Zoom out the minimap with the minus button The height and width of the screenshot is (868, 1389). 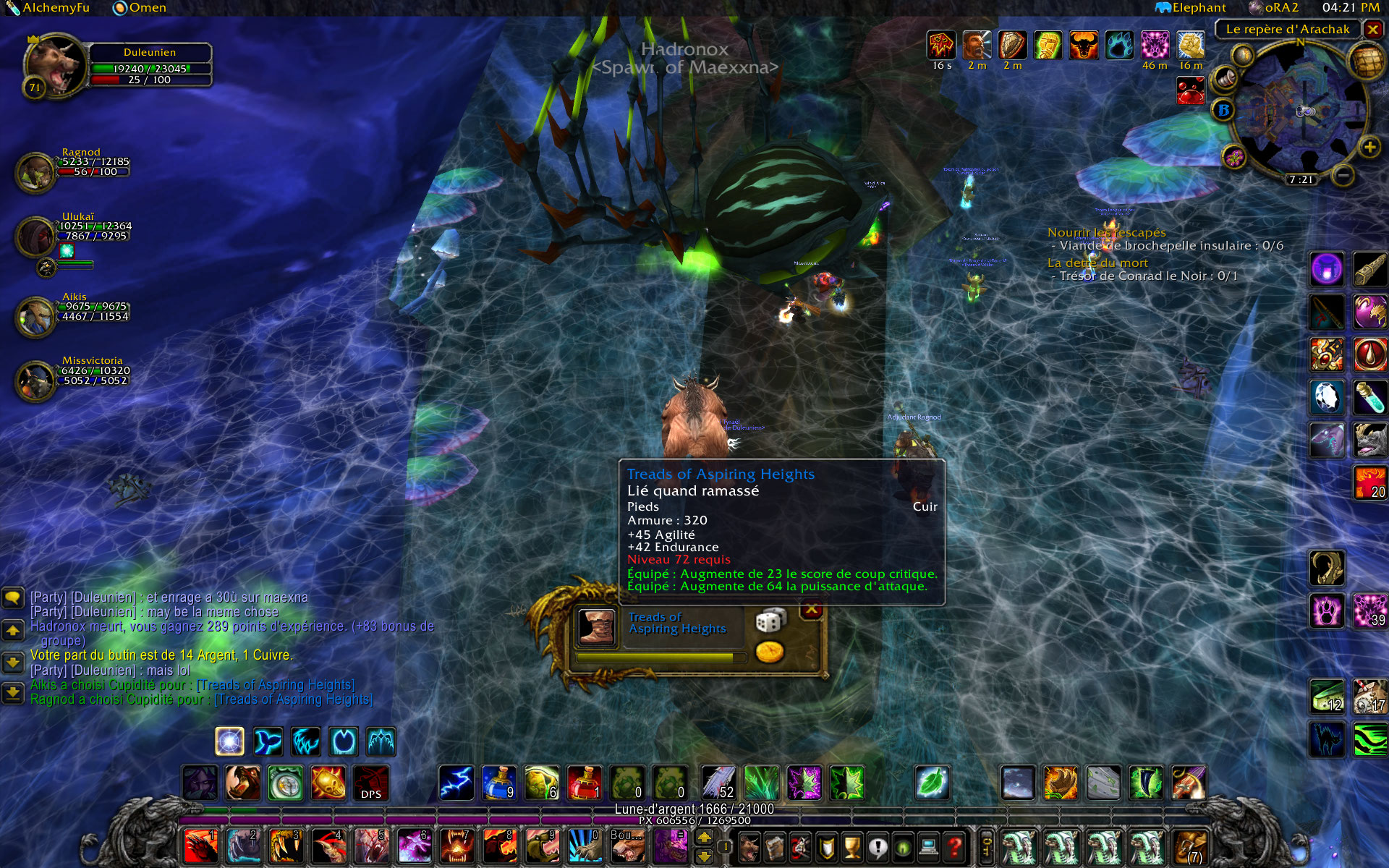[x=1343, y=175]
